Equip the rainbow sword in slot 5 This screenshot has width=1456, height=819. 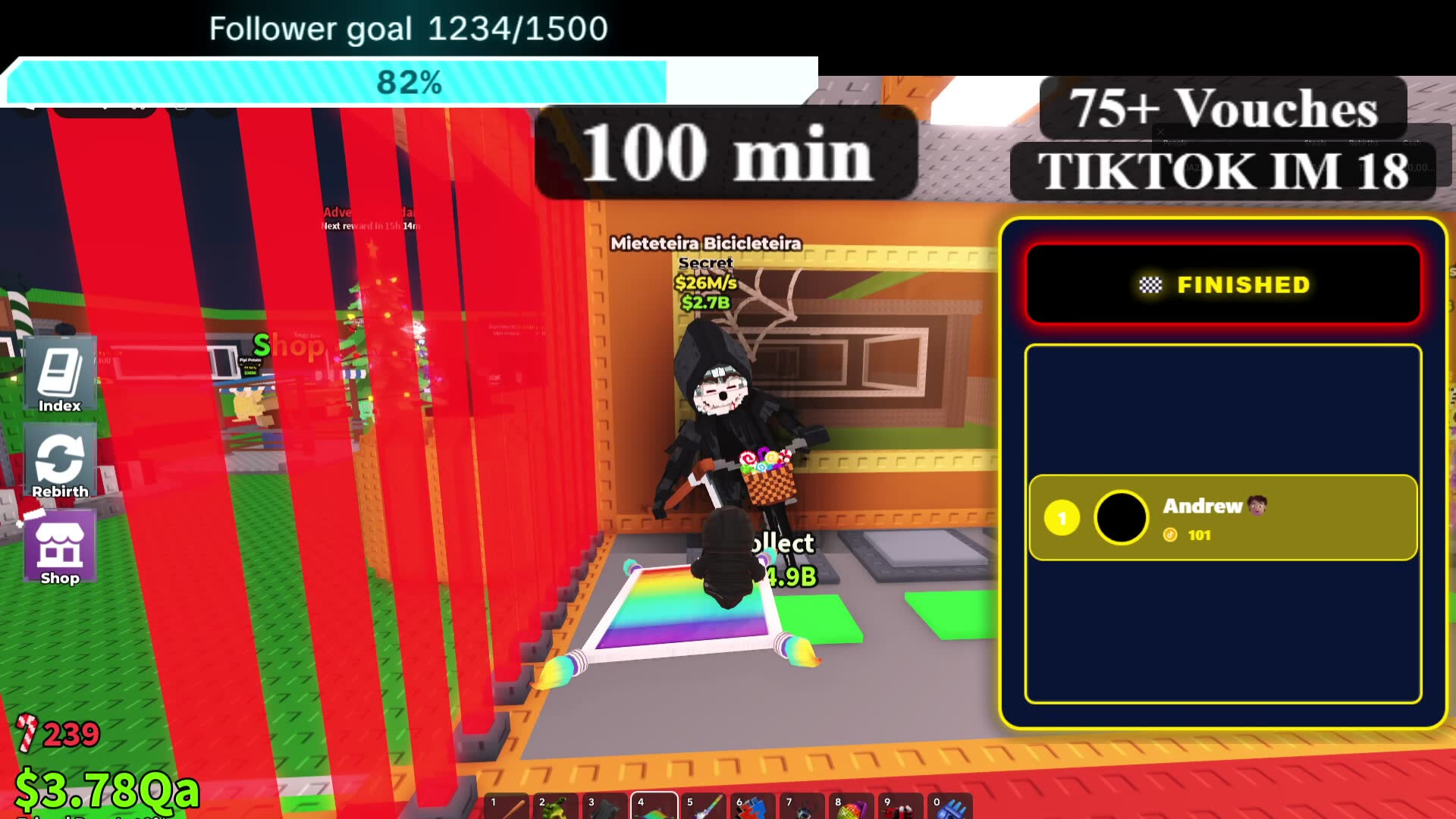tap(703, 807)
